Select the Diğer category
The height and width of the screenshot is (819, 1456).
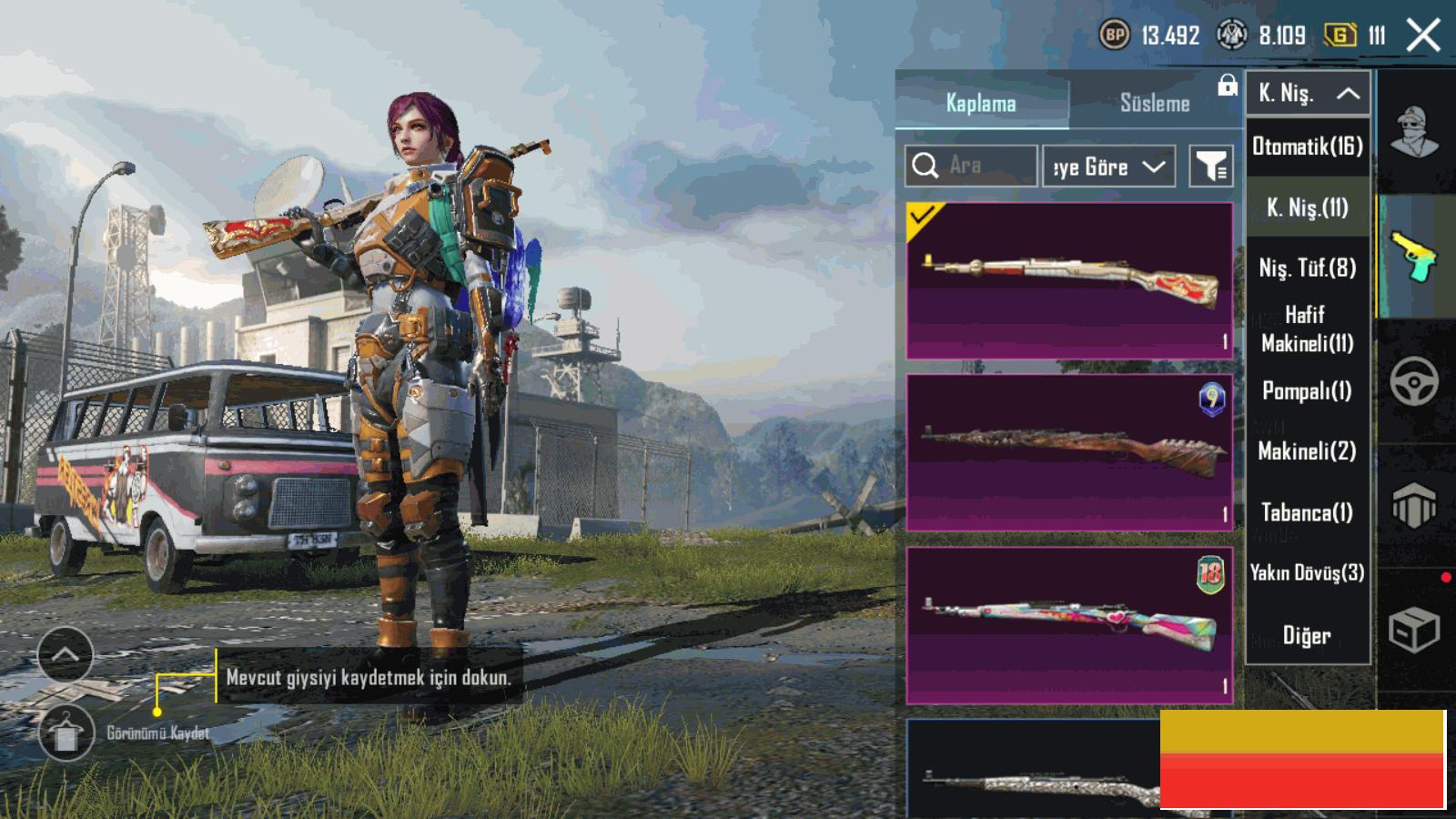pos(1308,635)
